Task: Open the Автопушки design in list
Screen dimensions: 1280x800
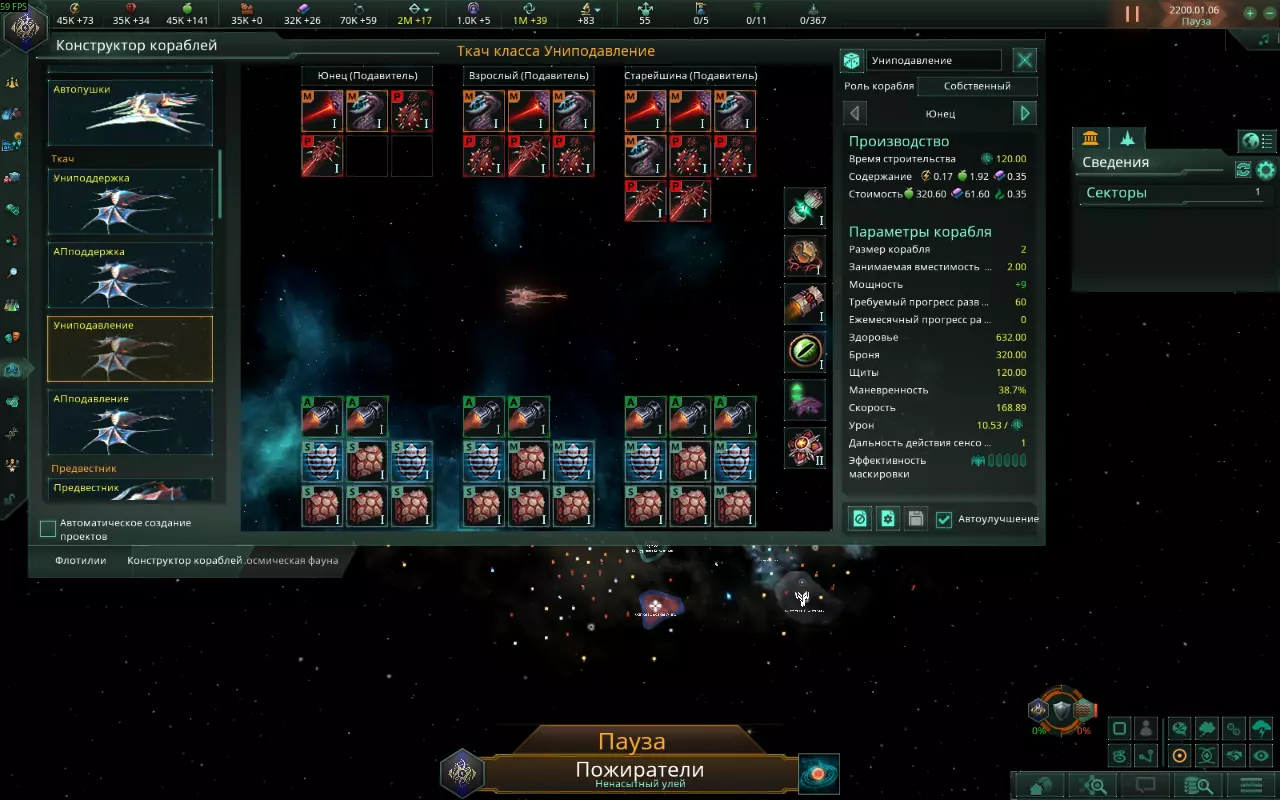Action: 130,112
